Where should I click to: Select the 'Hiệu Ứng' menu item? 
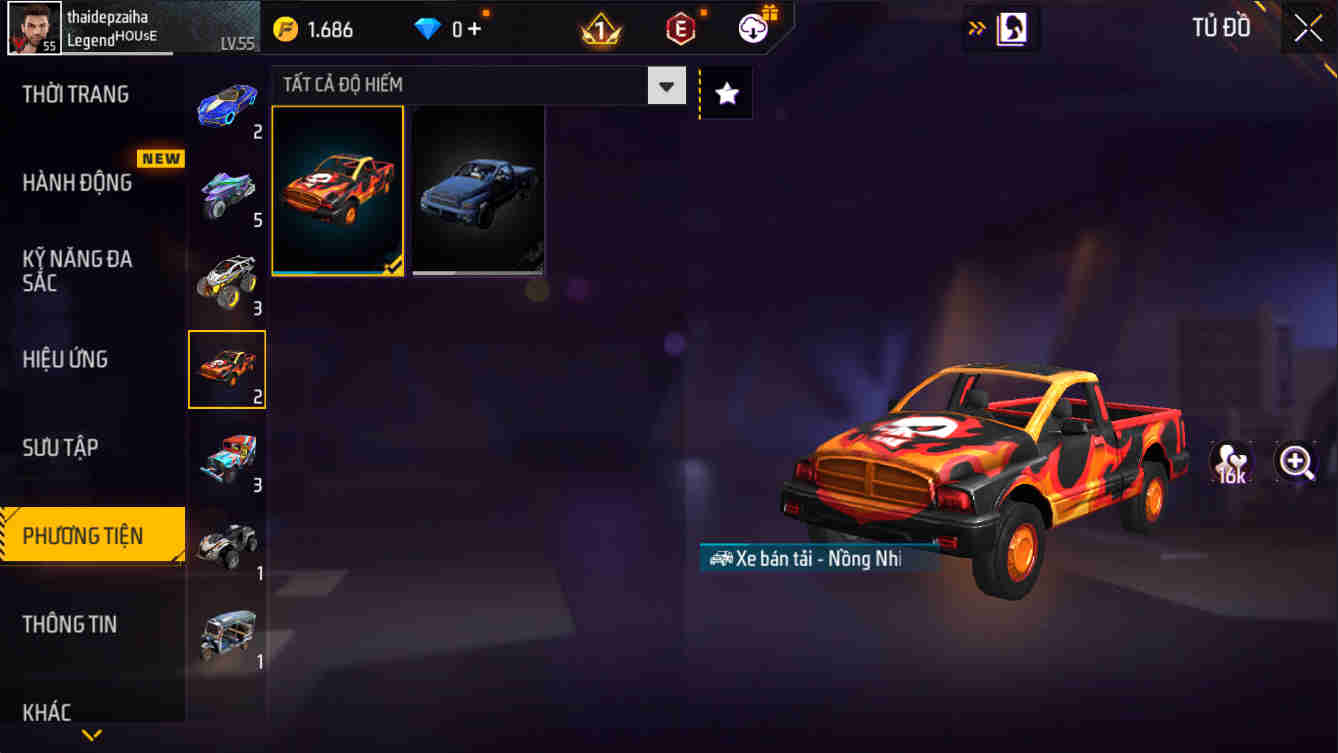[66, 359]
